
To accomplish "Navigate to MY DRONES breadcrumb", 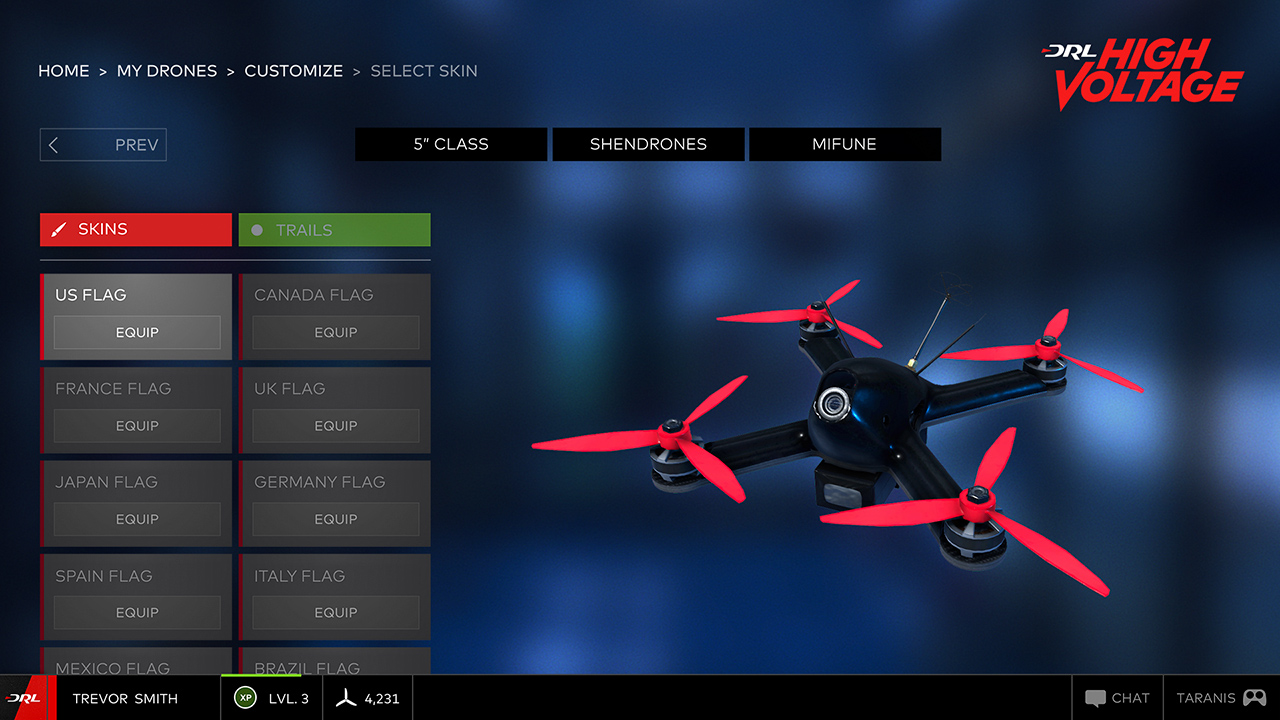I will [167, 71].
